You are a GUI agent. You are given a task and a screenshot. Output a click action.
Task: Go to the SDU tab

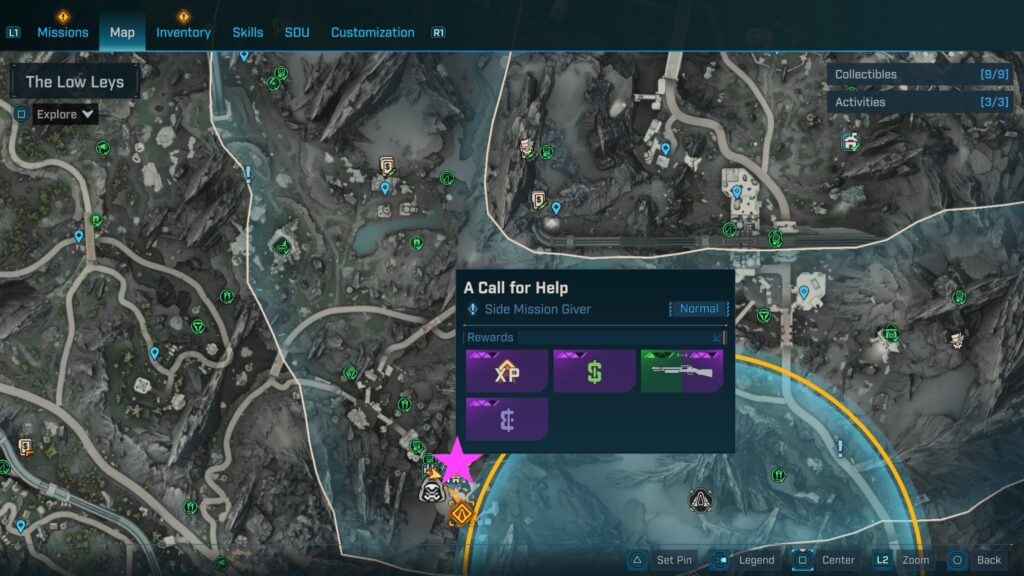297,32
